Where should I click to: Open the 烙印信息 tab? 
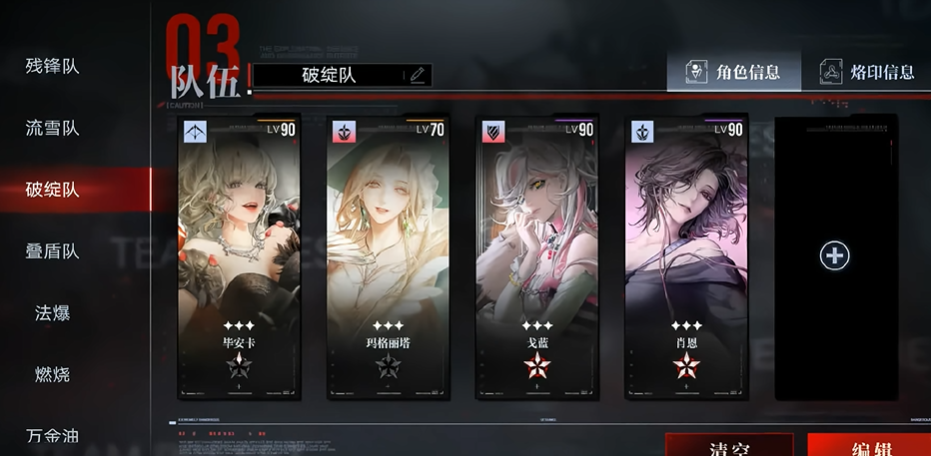pyautogui.click(x=867, y=72)
